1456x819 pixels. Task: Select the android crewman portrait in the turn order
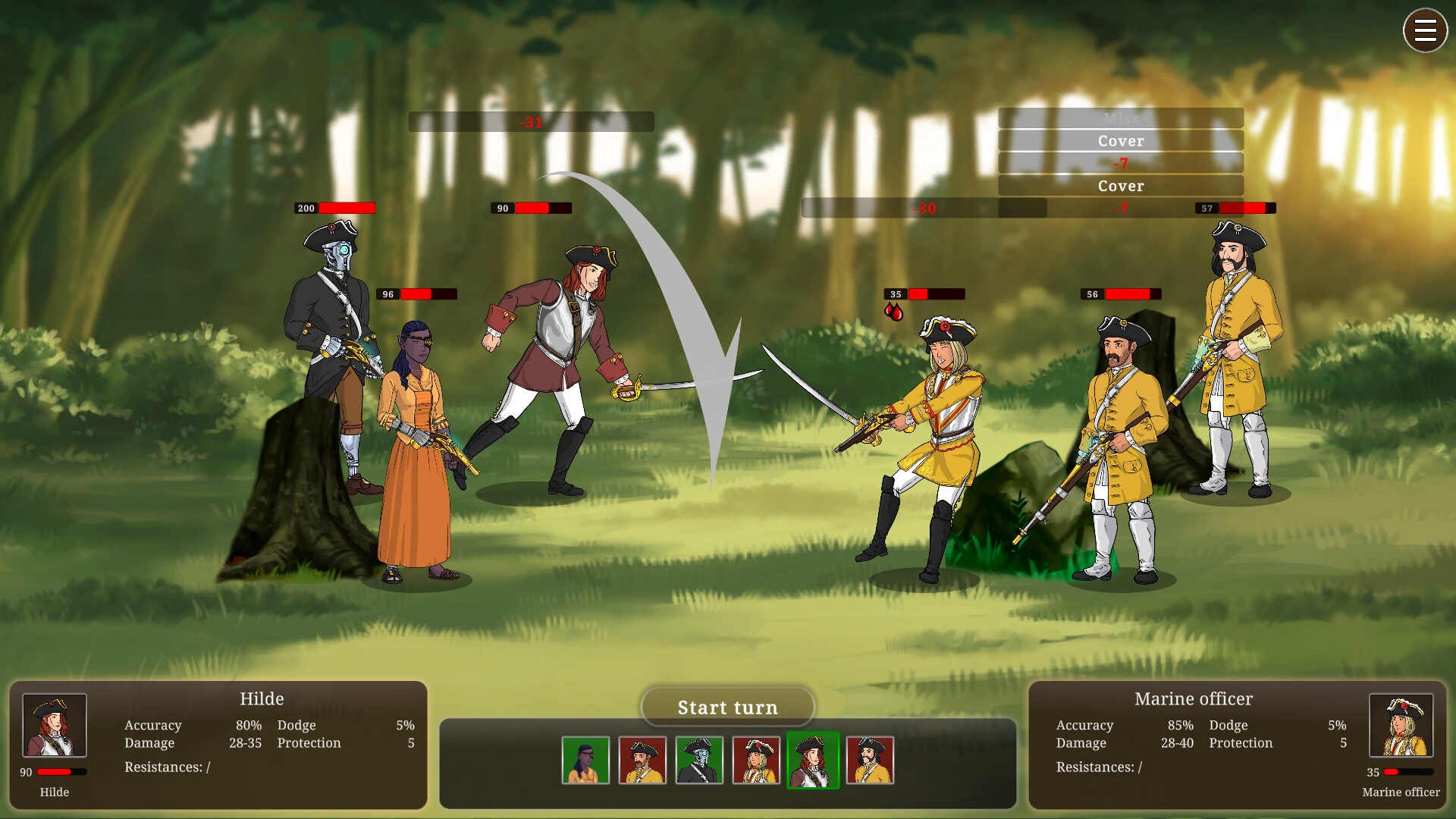[699, 761]
